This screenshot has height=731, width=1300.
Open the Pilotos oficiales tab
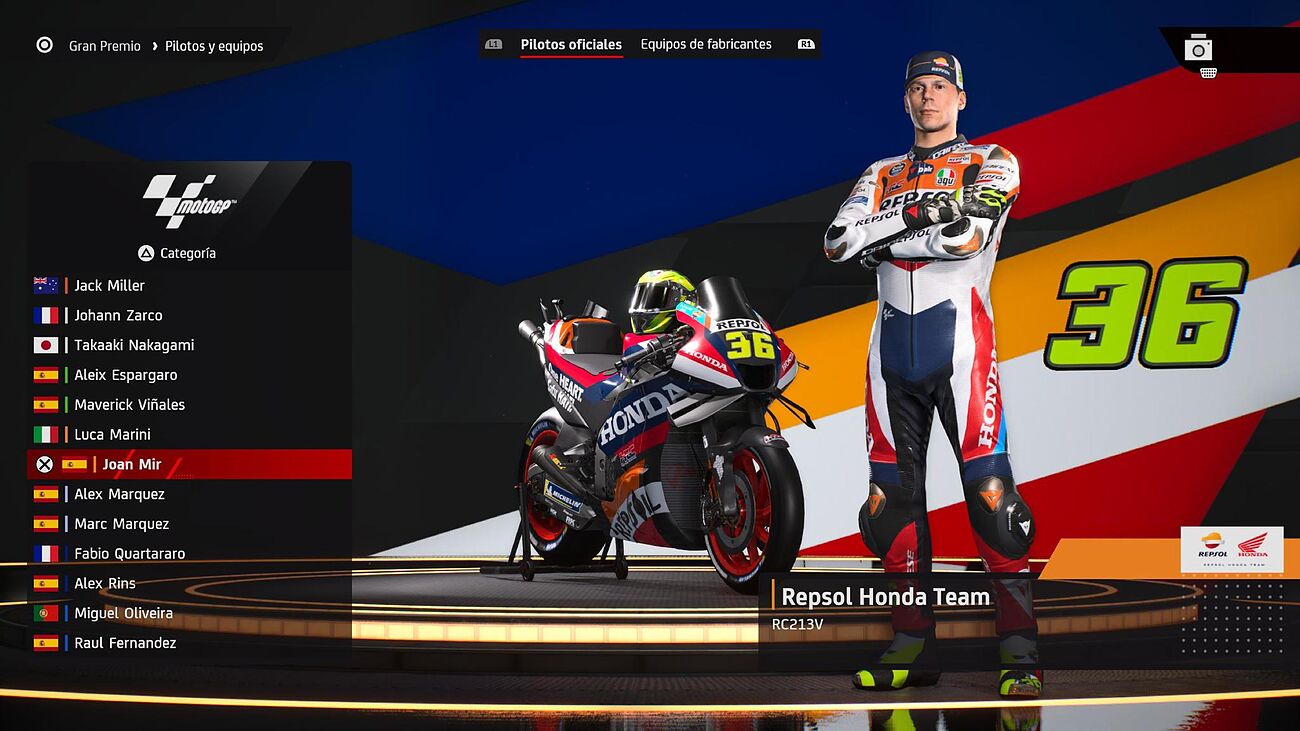tap(571, 45)
